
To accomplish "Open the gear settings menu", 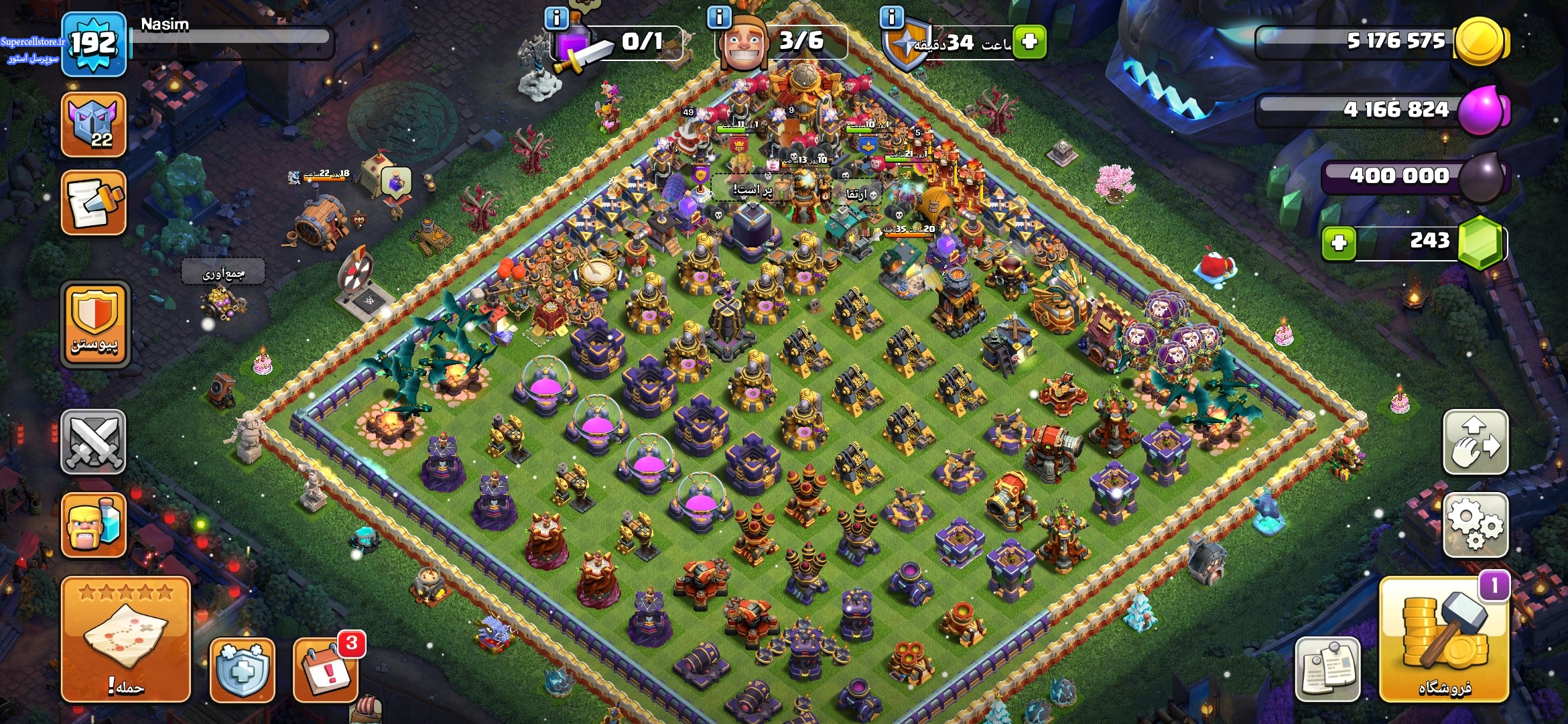I will pyautogui.click(x=1475, y=525).
